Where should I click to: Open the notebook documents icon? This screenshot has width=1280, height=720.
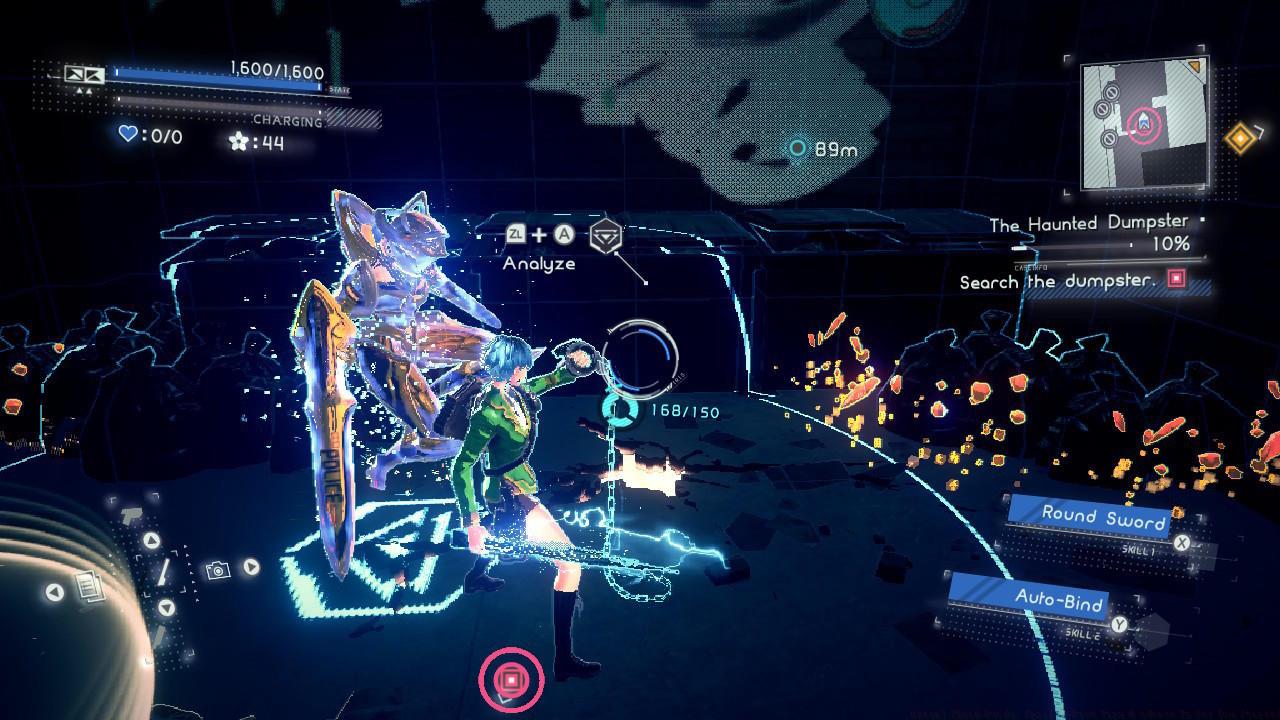[90, 586]
